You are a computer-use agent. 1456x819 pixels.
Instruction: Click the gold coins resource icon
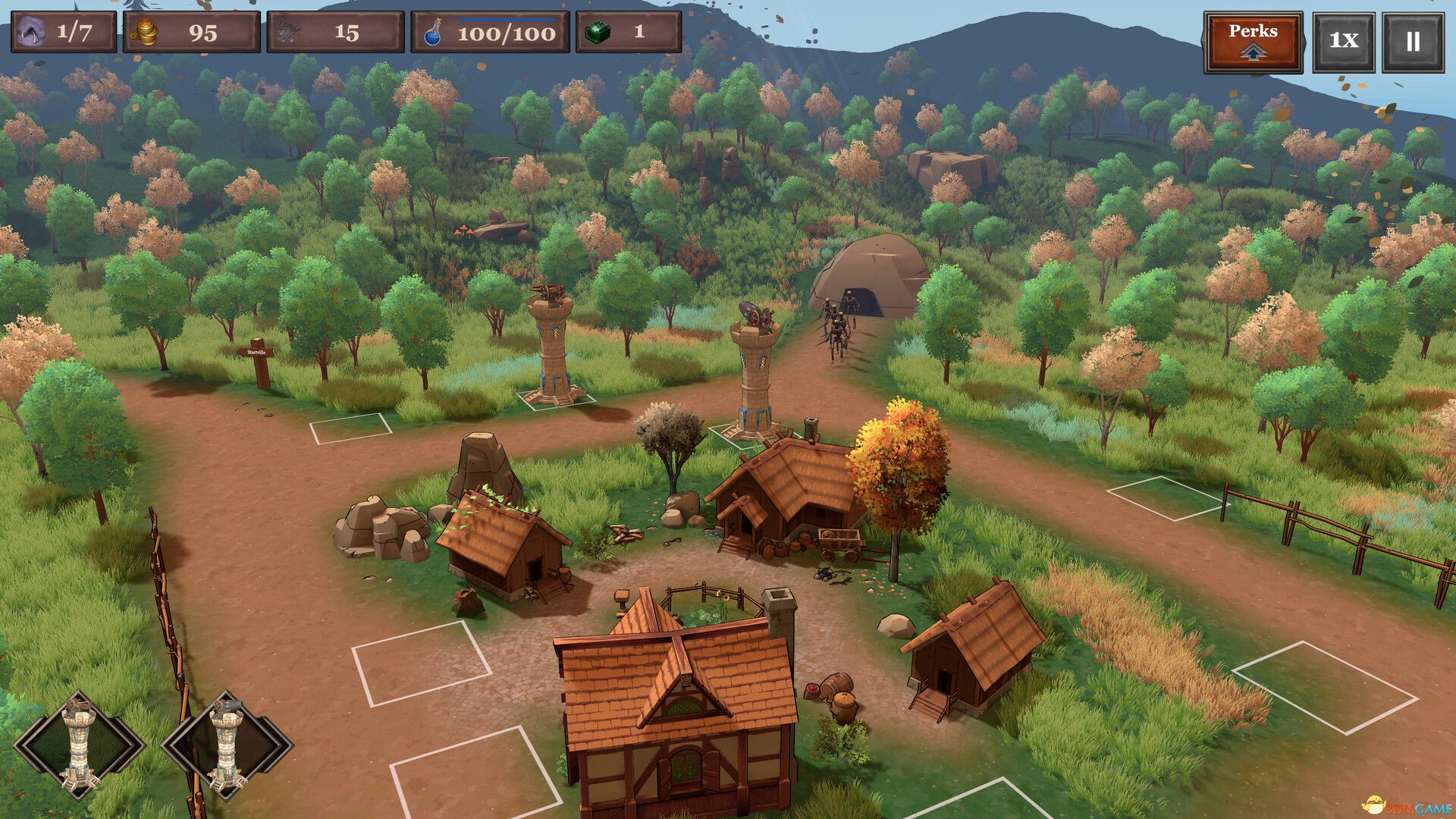(149, 33)
